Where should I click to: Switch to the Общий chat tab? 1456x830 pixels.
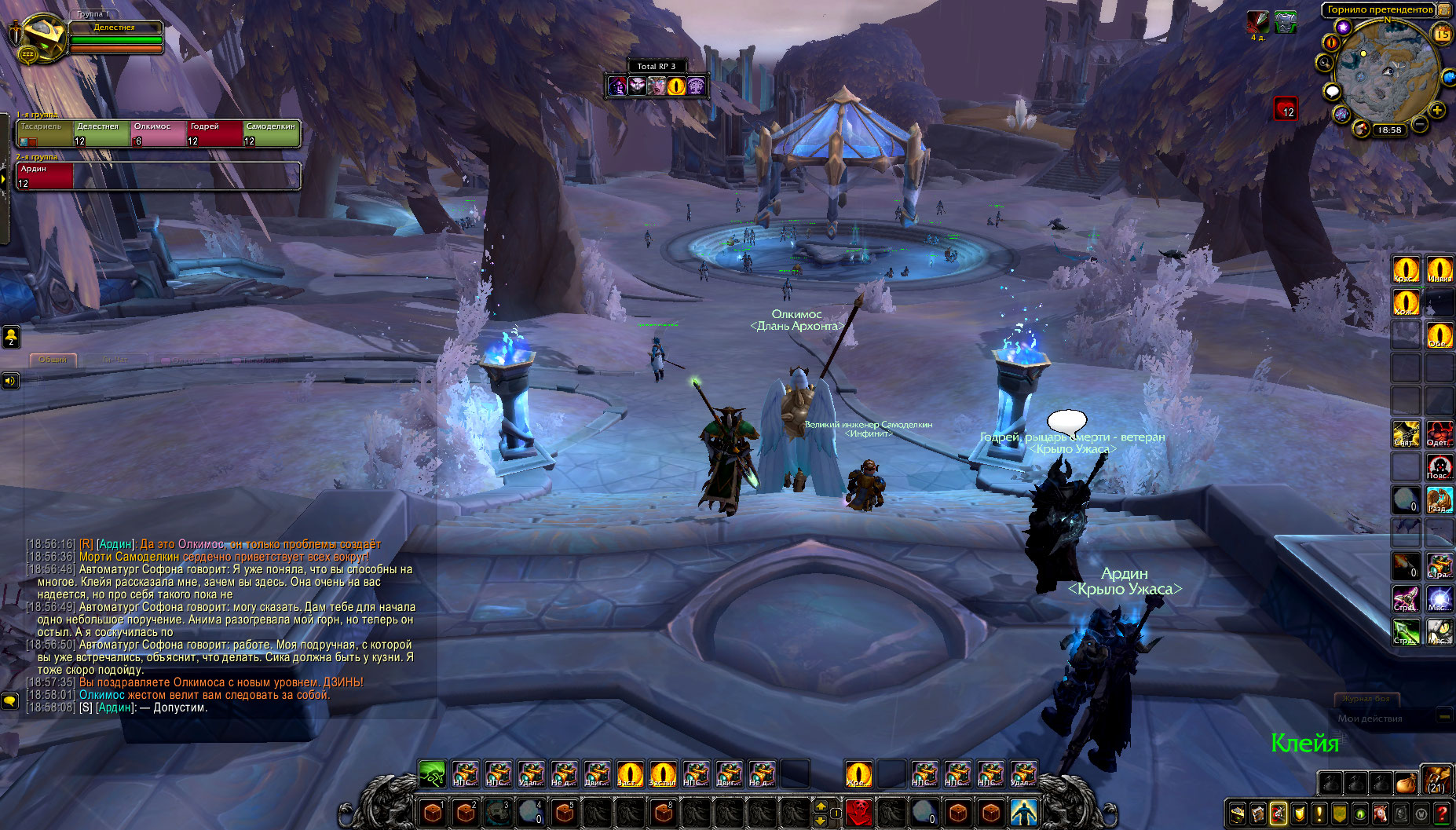(x=53, y=360)
